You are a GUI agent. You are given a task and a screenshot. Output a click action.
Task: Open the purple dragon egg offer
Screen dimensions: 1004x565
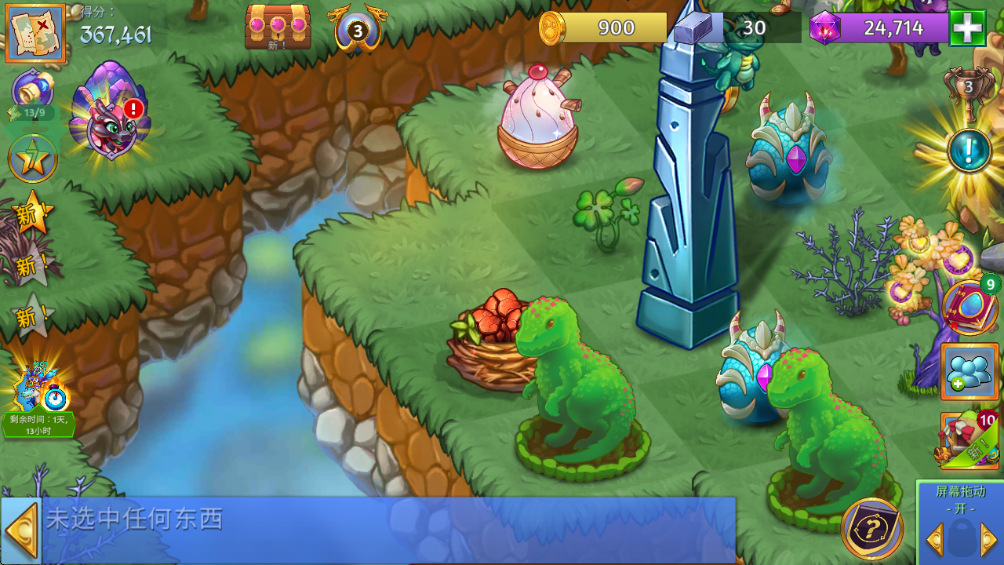click(109, 110)
